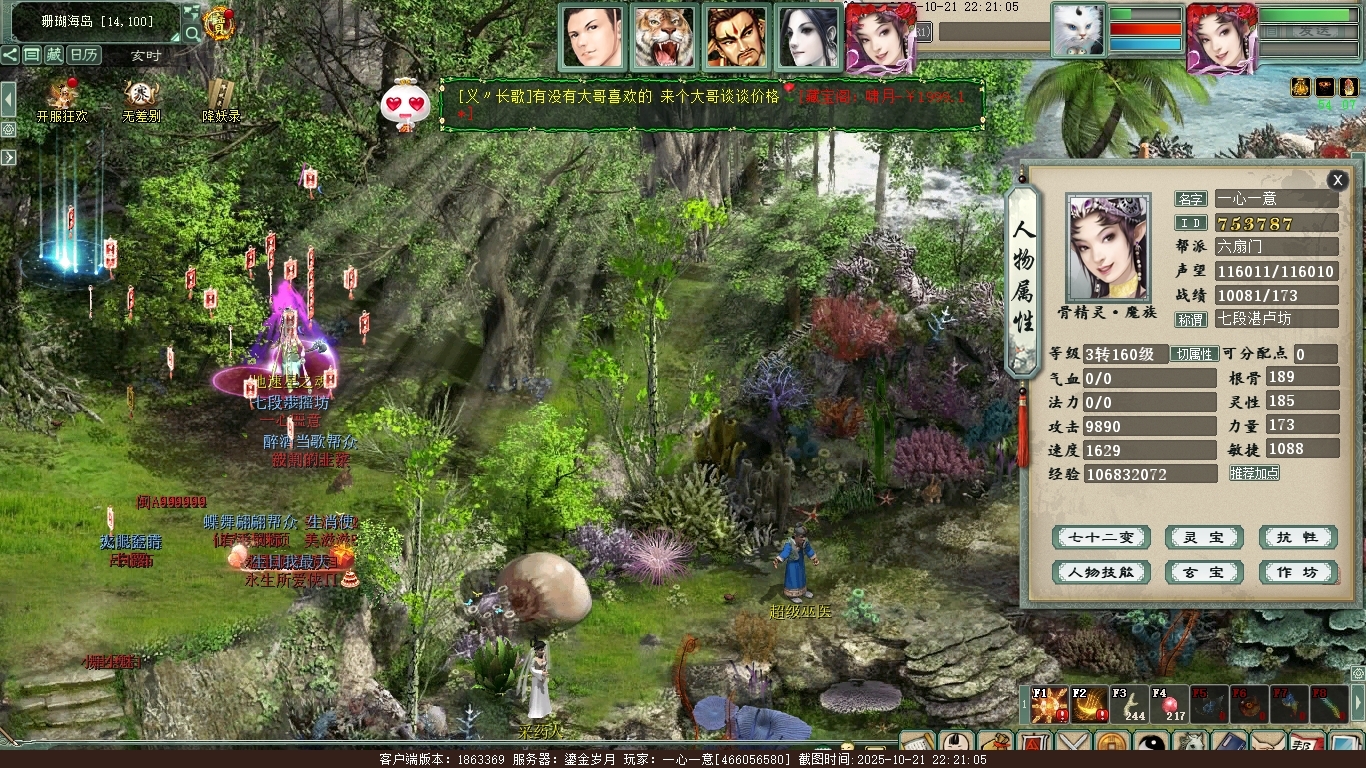1366x768 pixels.
Task: Click the 推荐加点 recommended points button
Action: 1254,473
